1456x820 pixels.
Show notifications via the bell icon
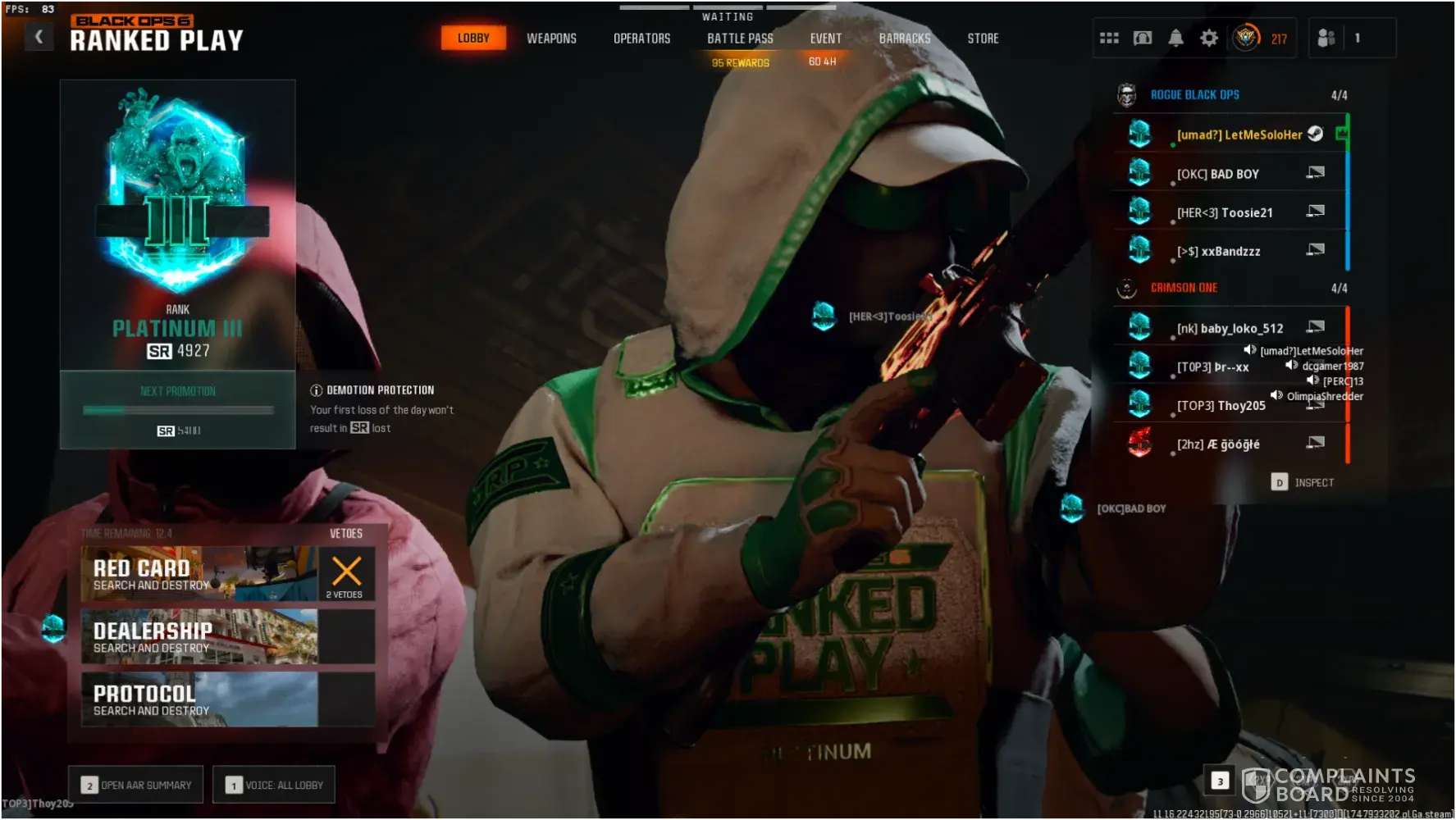[x=1175, y=38]
